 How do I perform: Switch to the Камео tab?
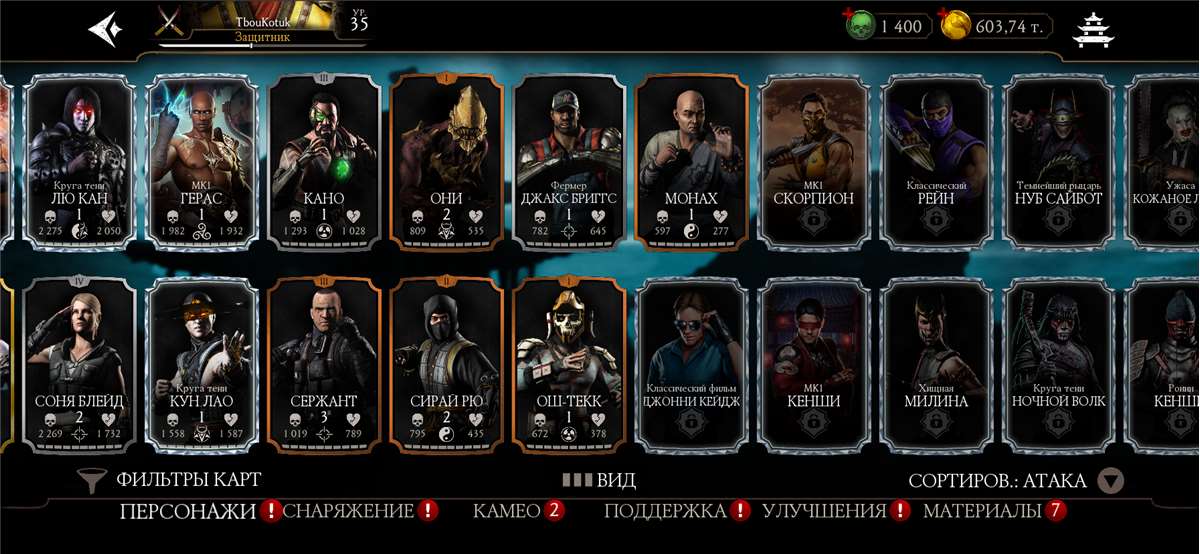tap(506, 512)
